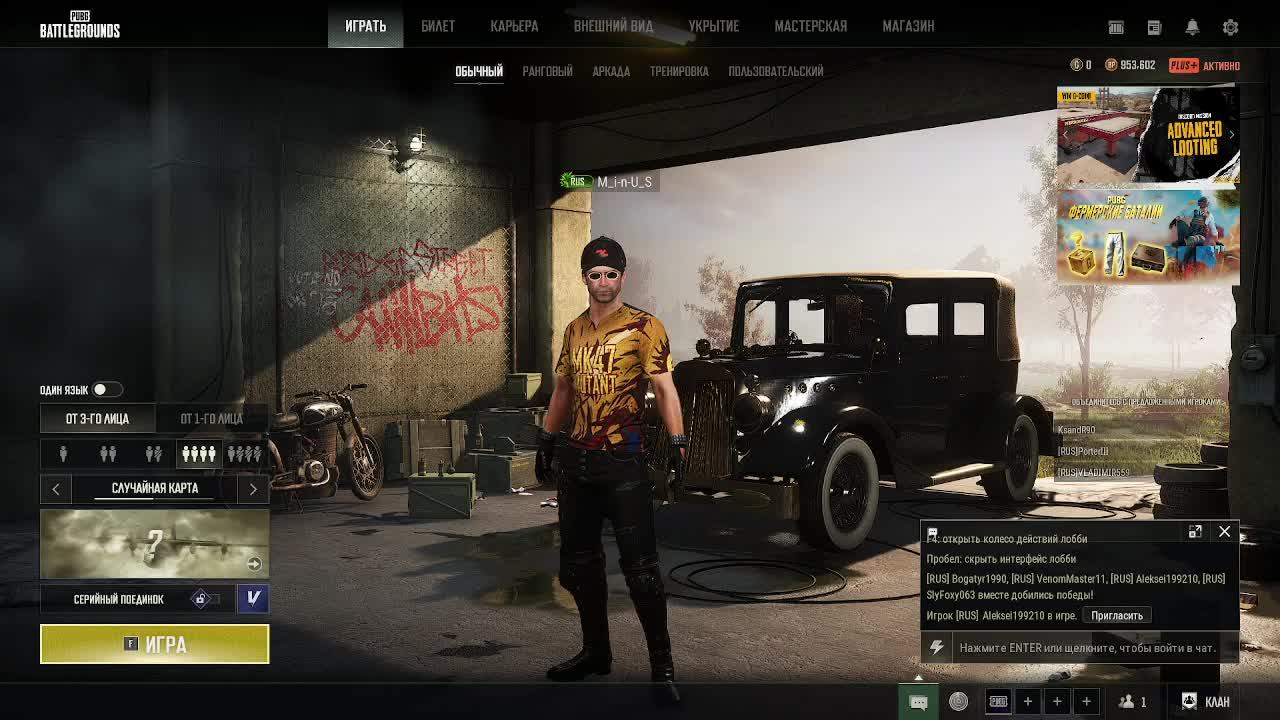This screenshot has height=720, width=1280.
Task: Open the БИЛЕТ menu tab
Action: (437, 26)
